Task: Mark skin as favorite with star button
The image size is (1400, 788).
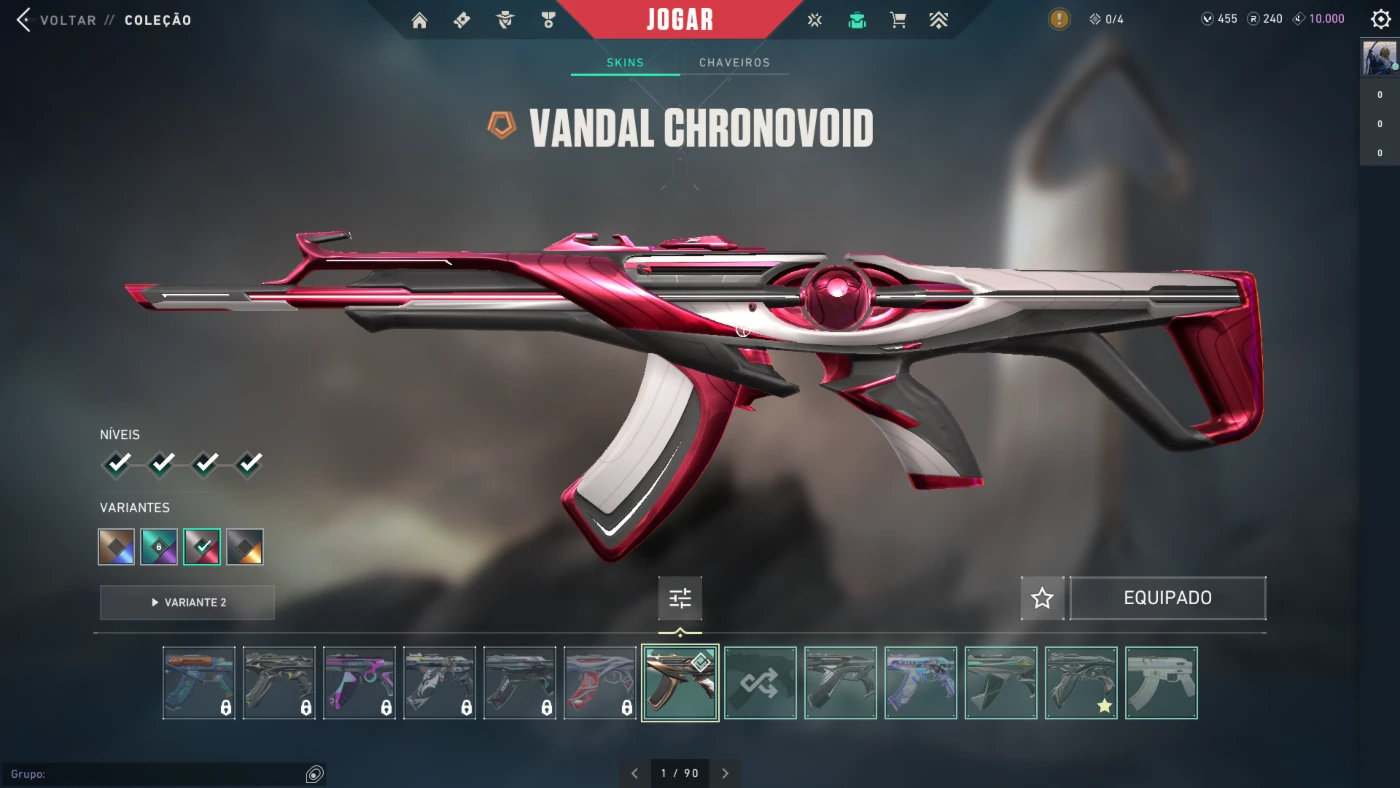Action: pyautogui.click(x=1042, y=598)
